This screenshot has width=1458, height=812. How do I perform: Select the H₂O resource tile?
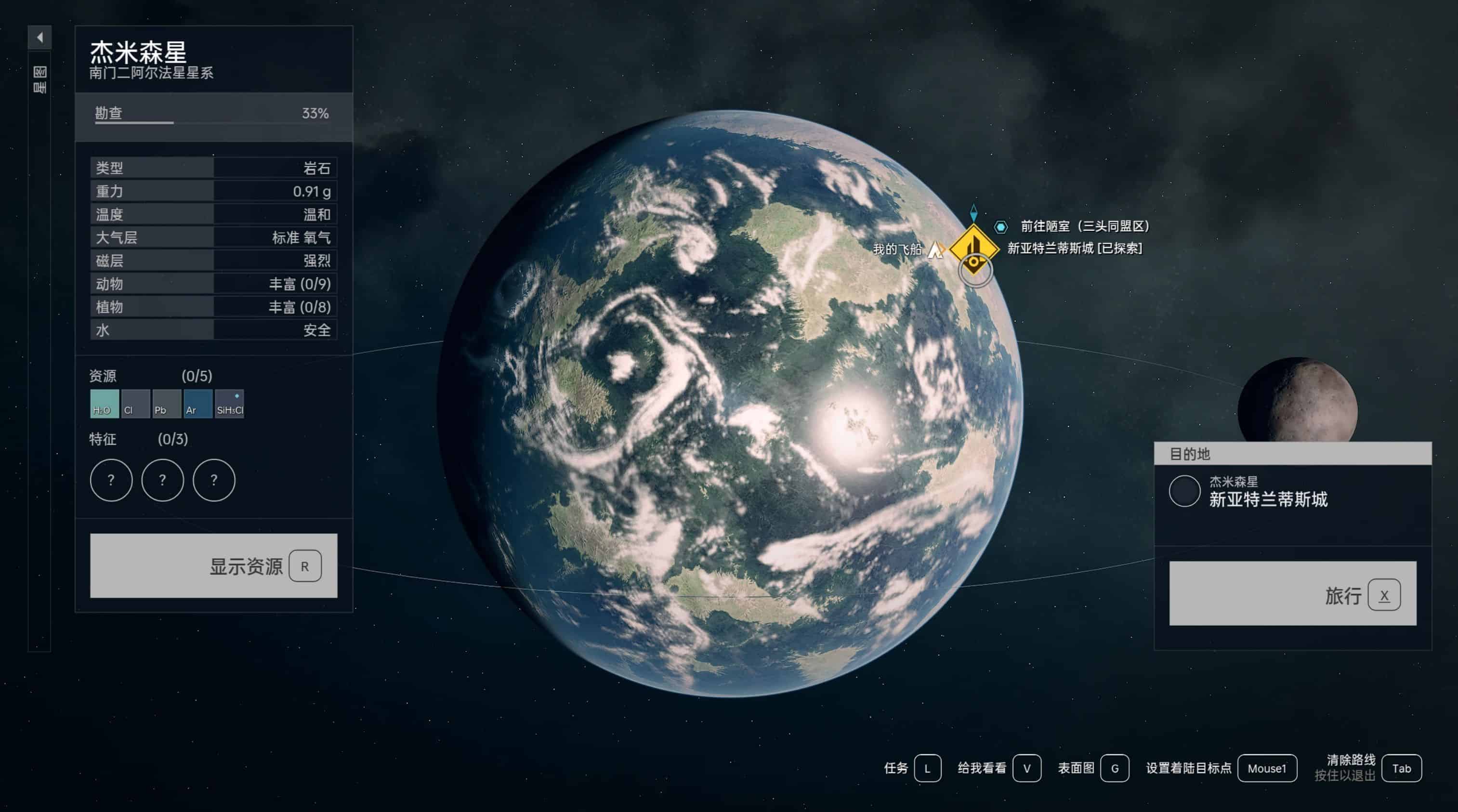click(104, 404)
